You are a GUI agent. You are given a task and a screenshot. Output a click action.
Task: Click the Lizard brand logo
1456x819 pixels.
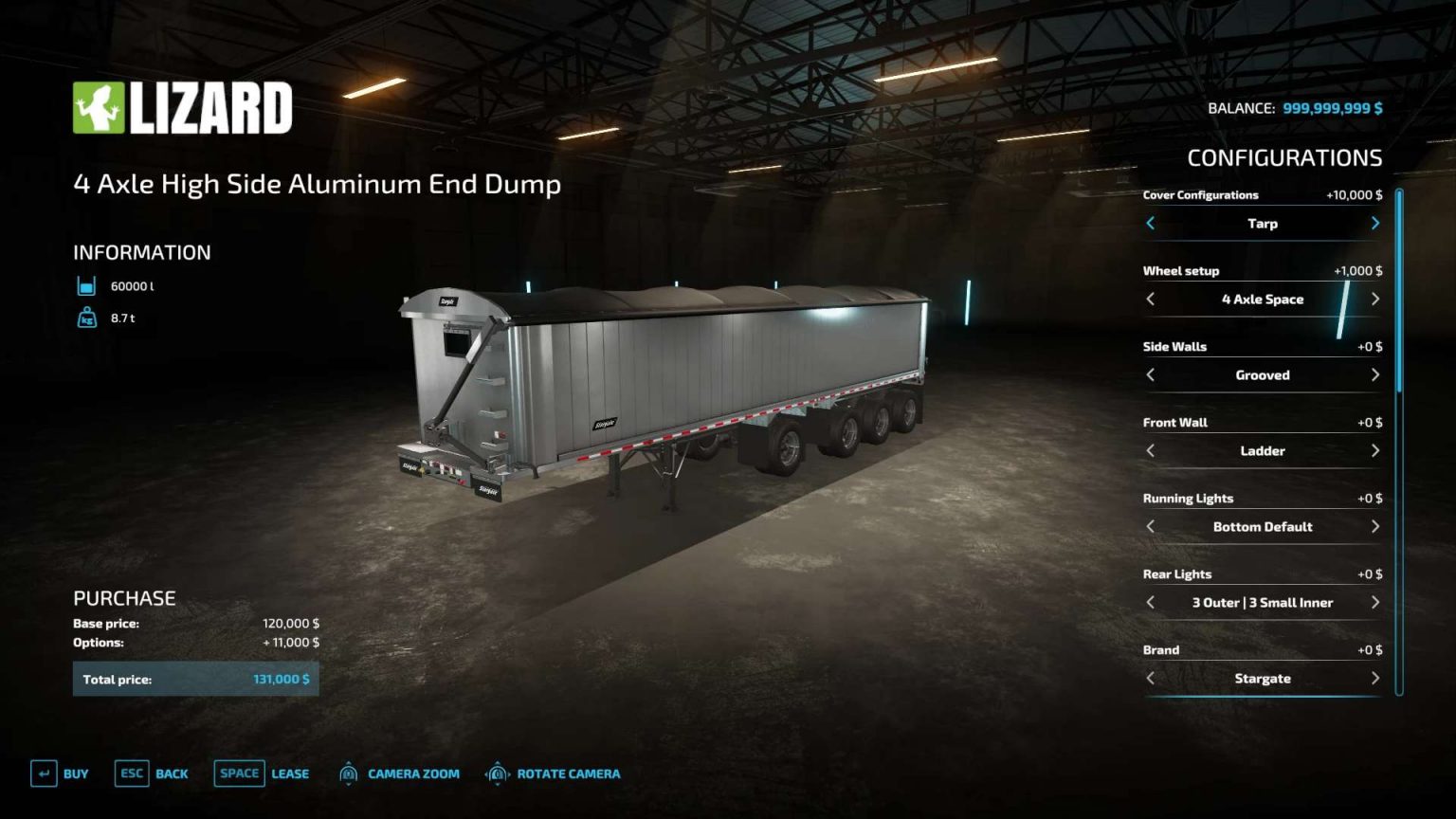184,108
